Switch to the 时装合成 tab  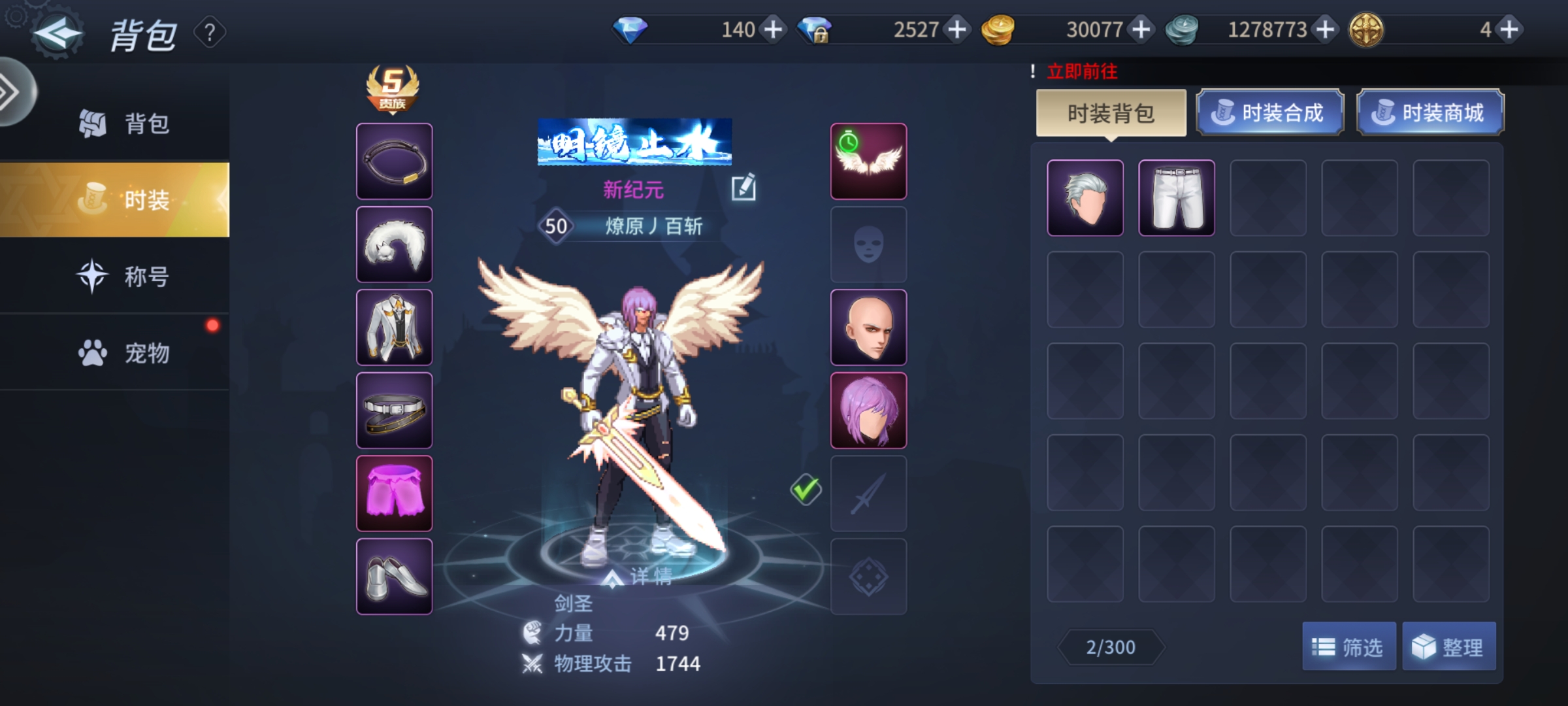click(1269, 112)
